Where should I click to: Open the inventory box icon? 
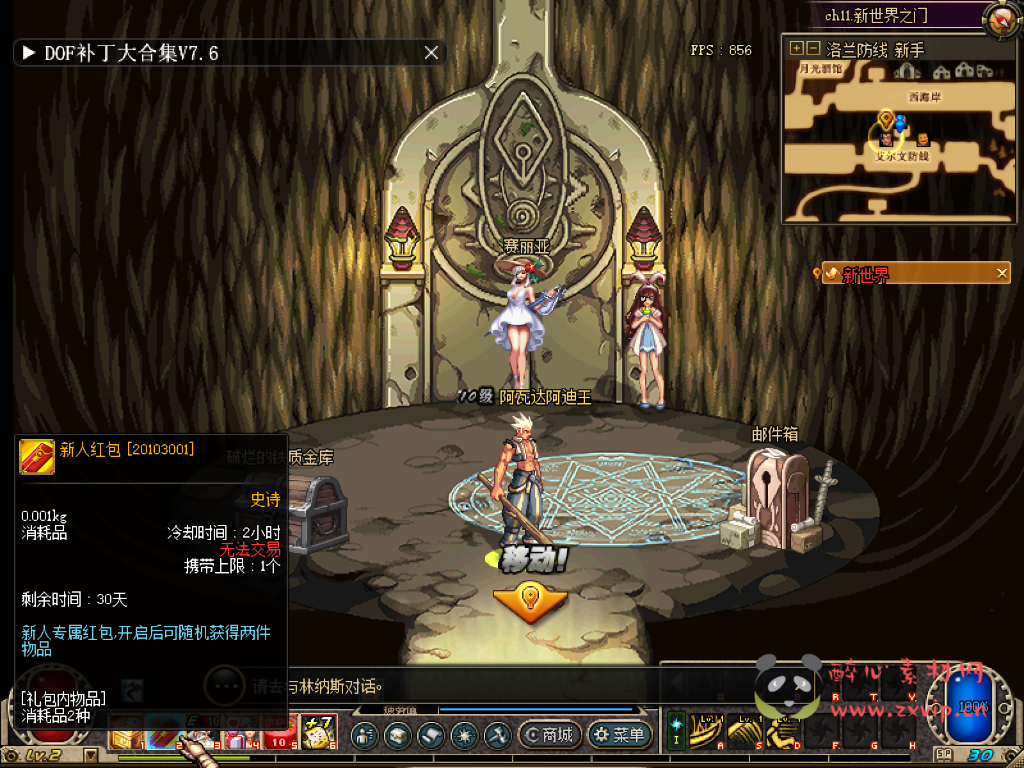398,736
